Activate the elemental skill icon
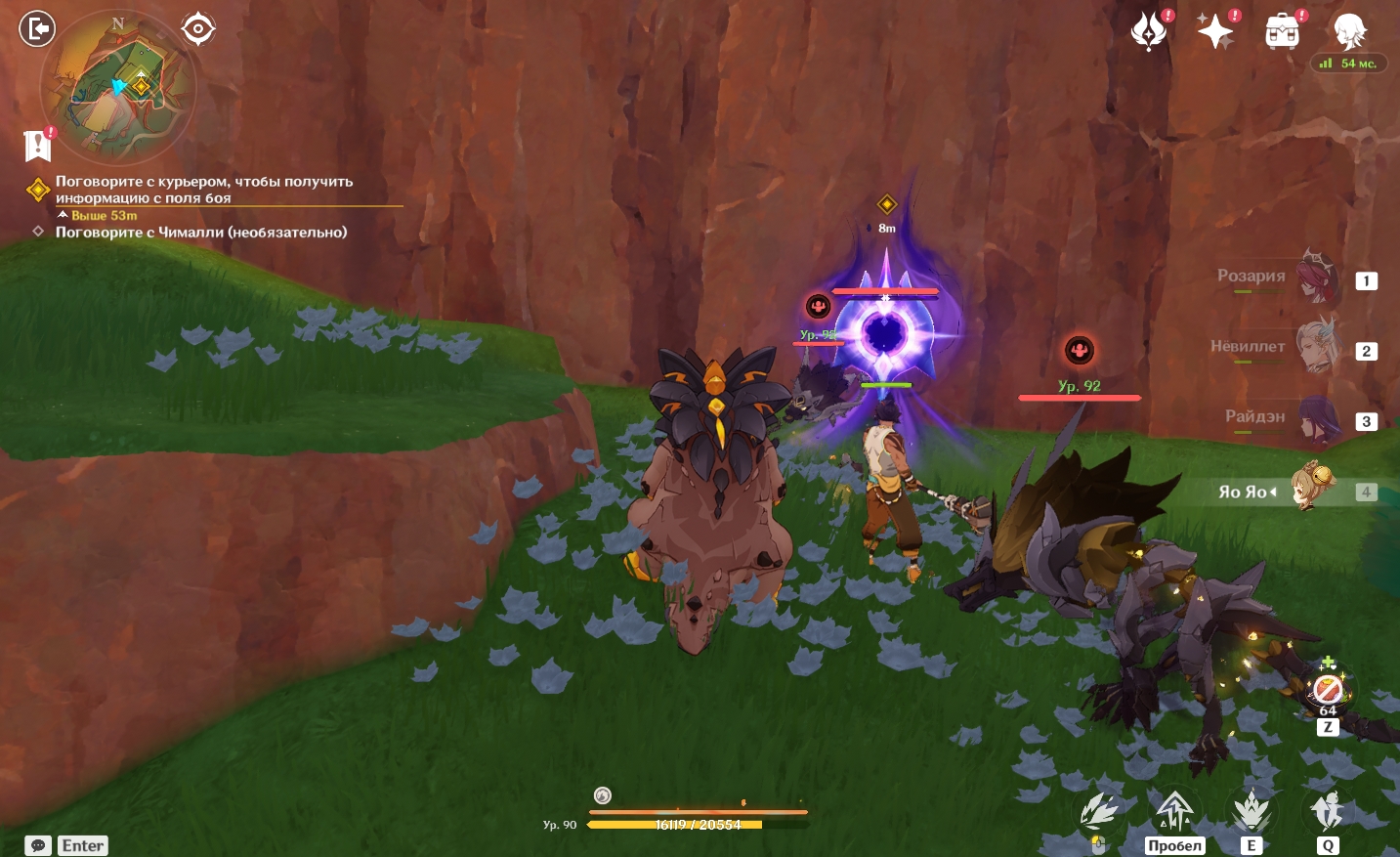Screen dimensions: 1400x857 click(x=1251, y=811)
